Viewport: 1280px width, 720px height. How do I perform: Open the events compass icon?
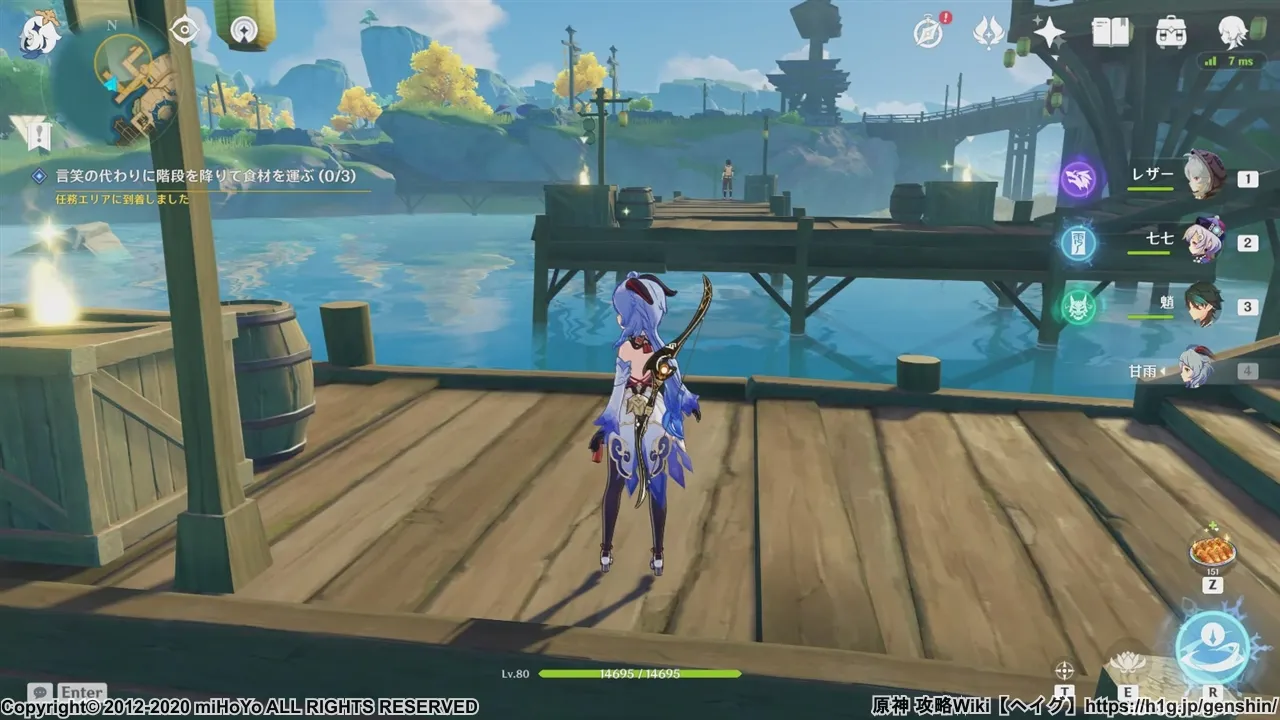[929, 33]
